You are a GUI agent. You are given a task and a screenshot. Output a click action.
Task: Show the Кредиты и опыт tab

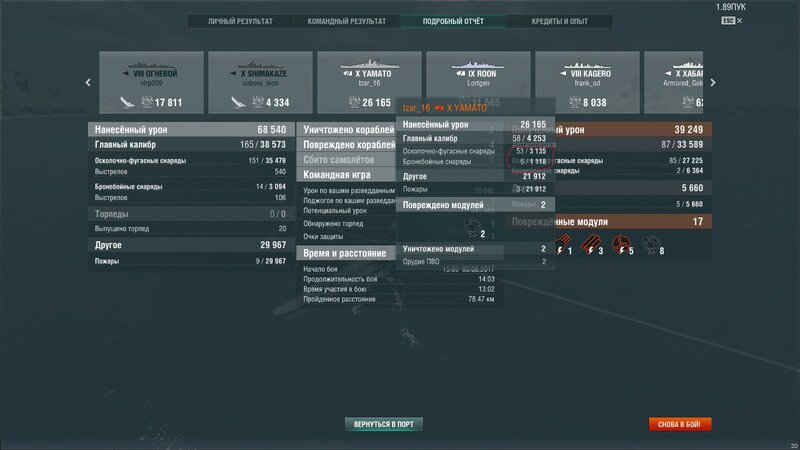(x=561, y=20)
